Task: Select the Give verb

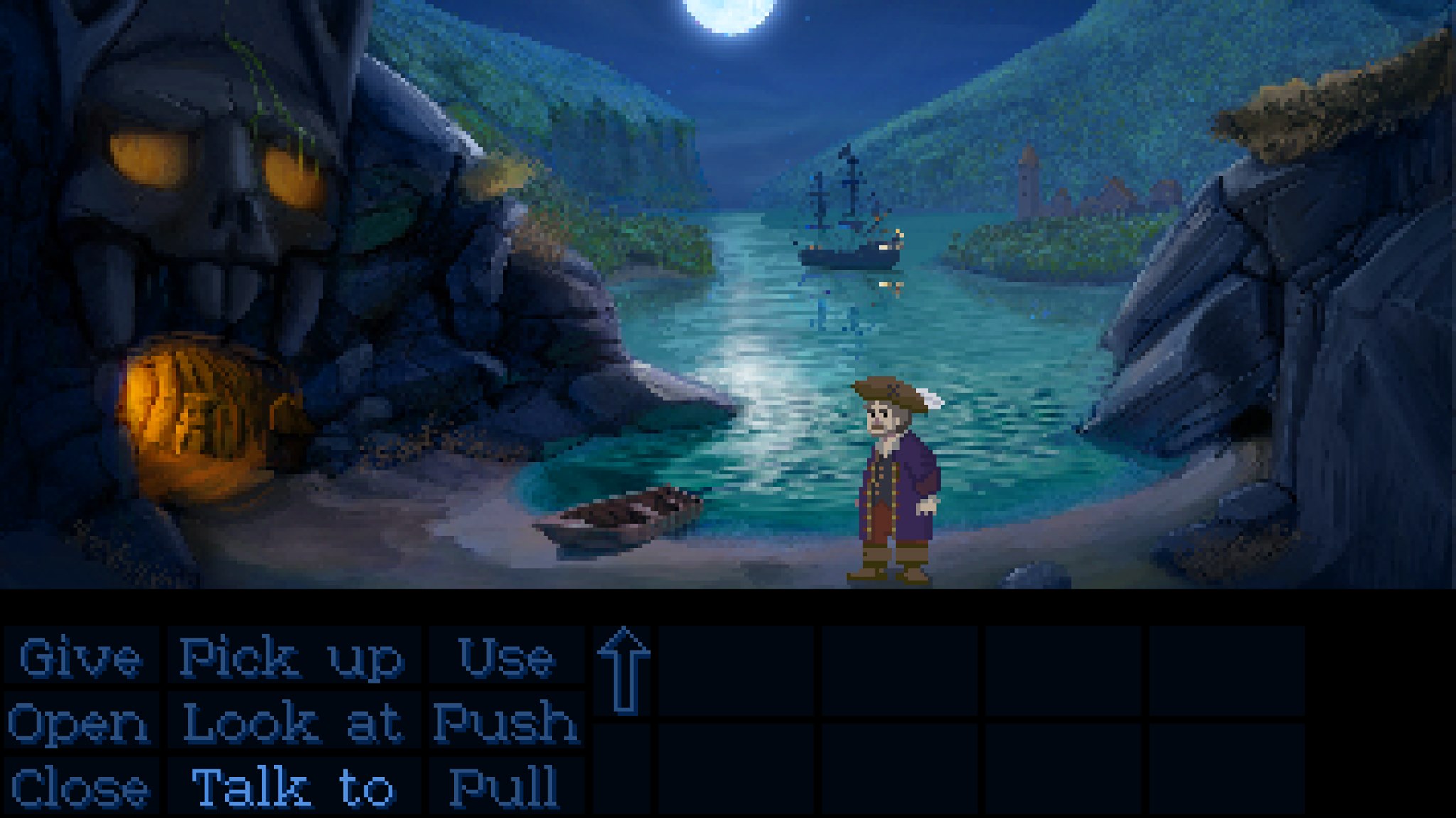Action: (x=80, y=657)
